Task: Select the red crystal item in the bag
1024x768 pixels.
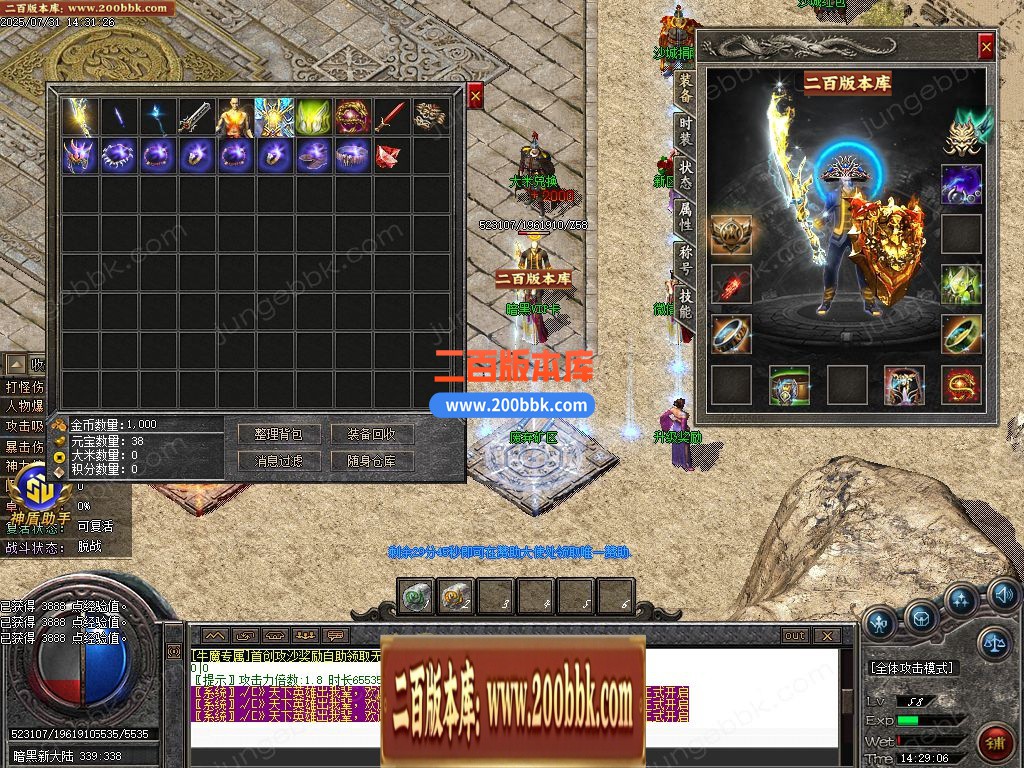Action: (x=391, y=156)
